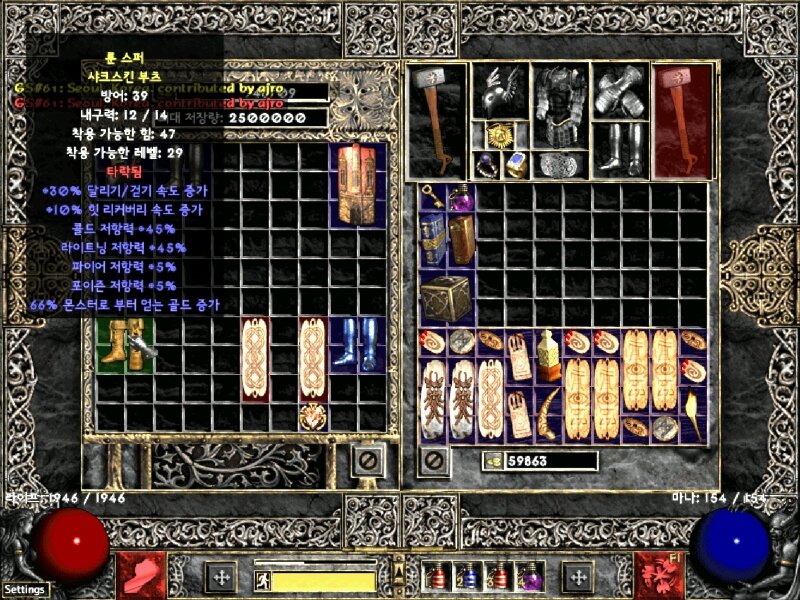Image resolution: width=800 pixels, height=600 pixels.
Task: Select the round jewel in the stash
Action: pyautogui.click(x=314, y=416)
